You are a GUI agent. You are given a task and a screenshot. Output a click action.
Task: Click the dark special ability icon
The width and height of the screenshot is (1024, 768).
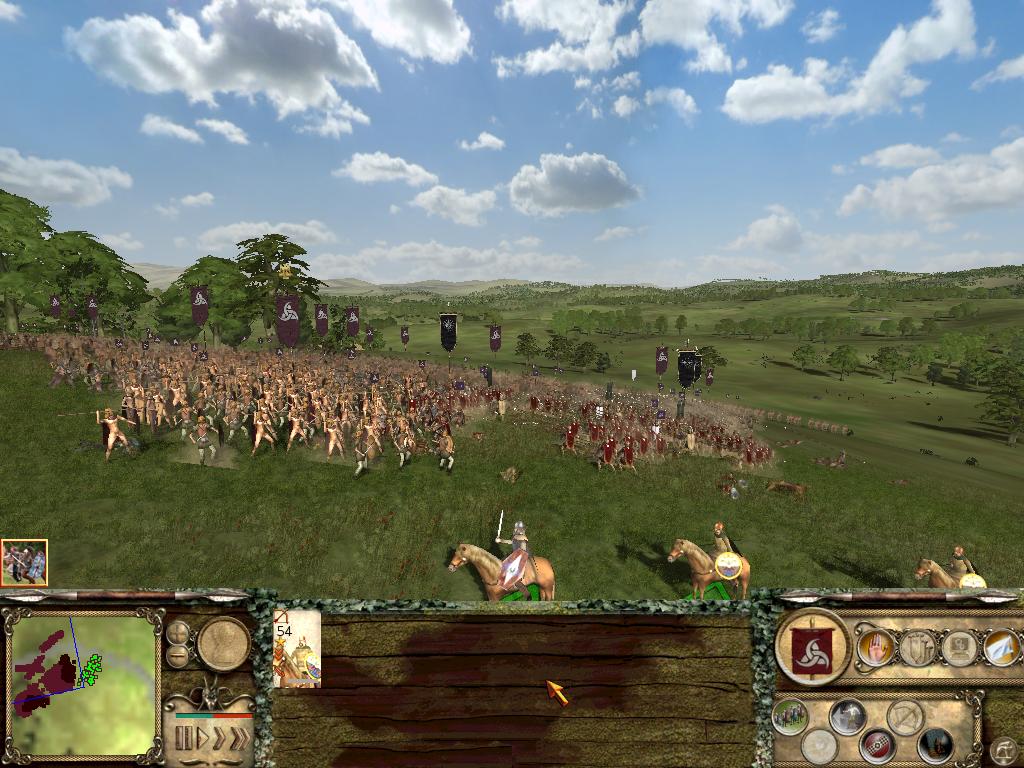[935, 745]
